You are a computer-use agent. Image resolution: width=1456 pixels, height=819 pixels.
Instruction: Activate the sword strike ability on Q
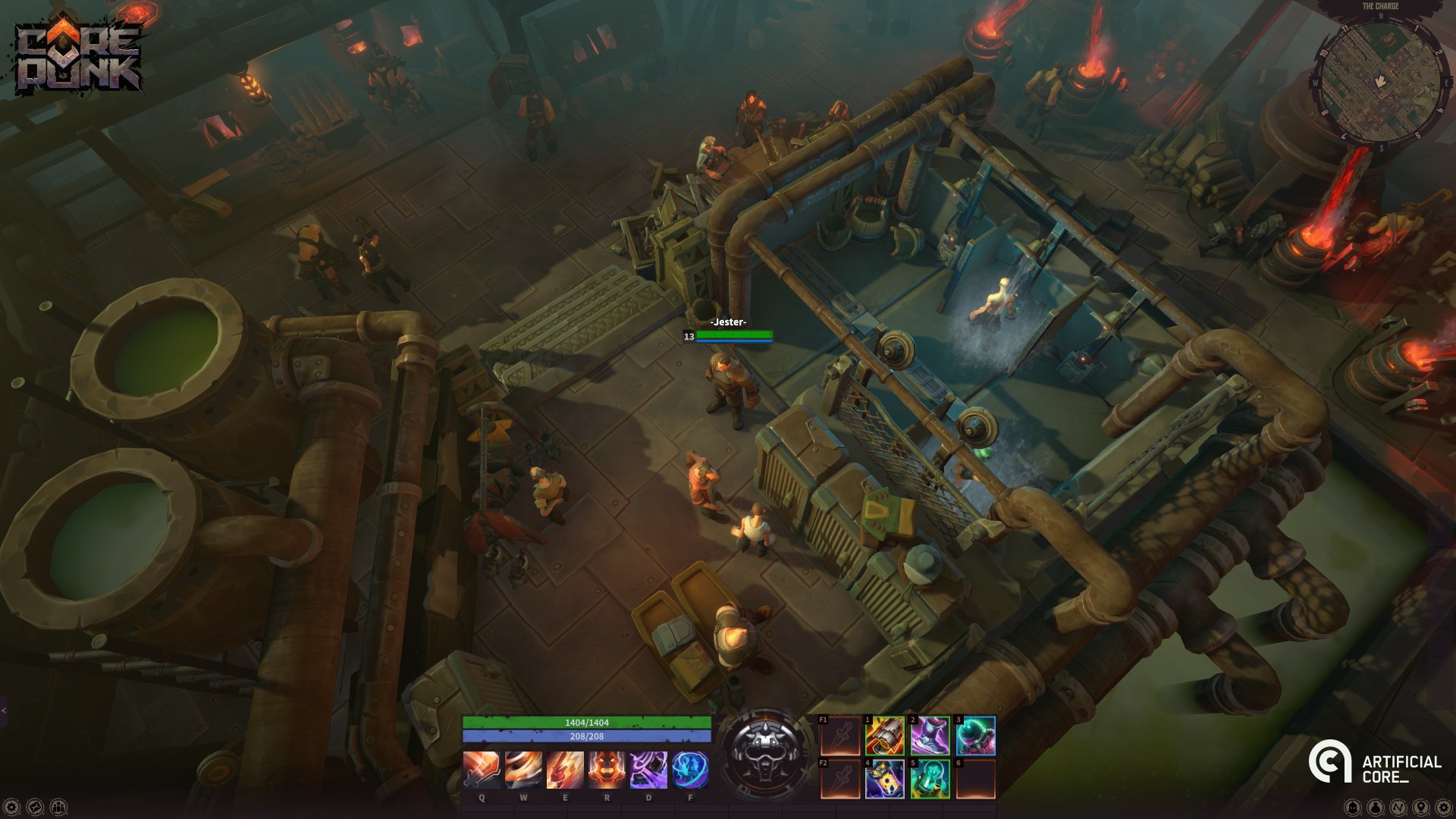pos(482,770)
